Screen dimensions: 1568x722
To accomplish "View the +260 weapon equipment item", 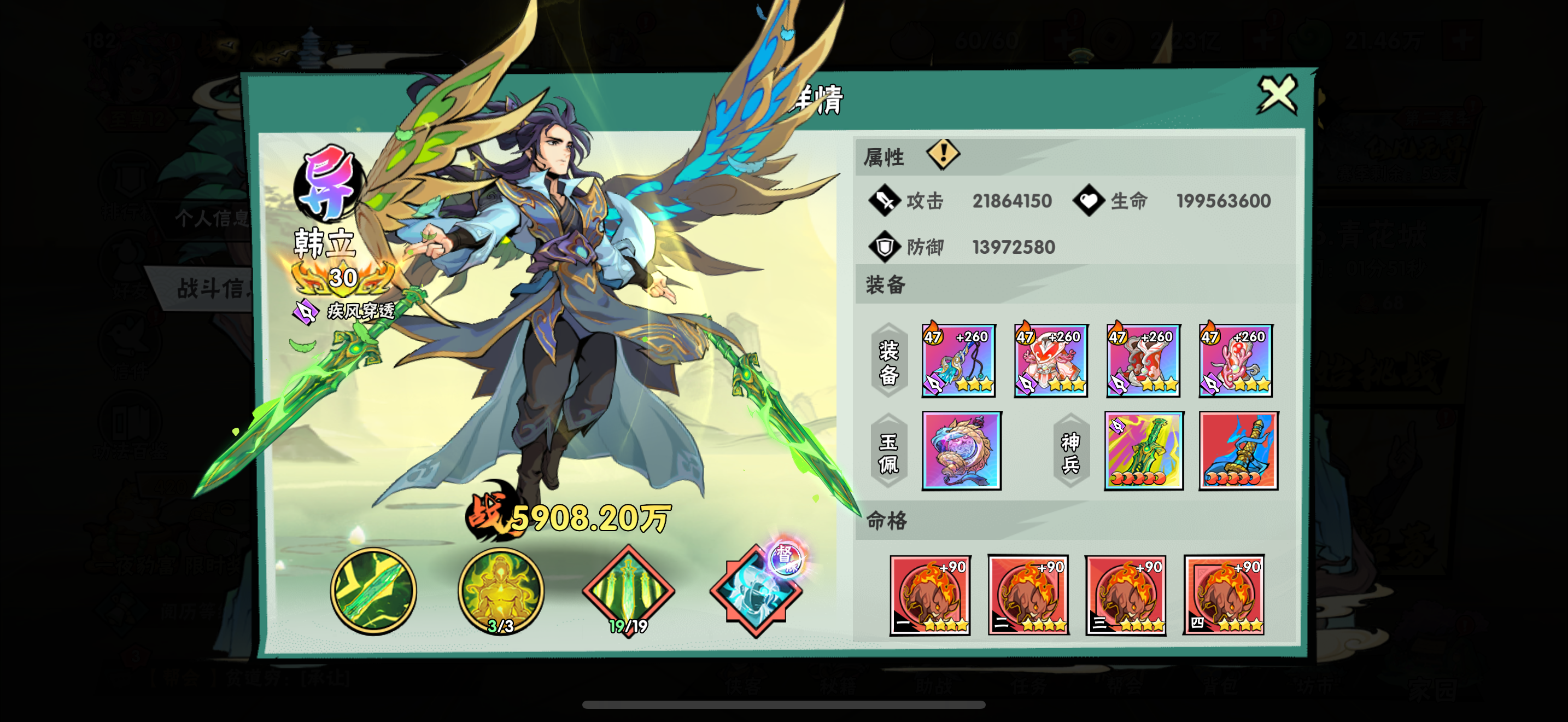I will click(960, 360).
